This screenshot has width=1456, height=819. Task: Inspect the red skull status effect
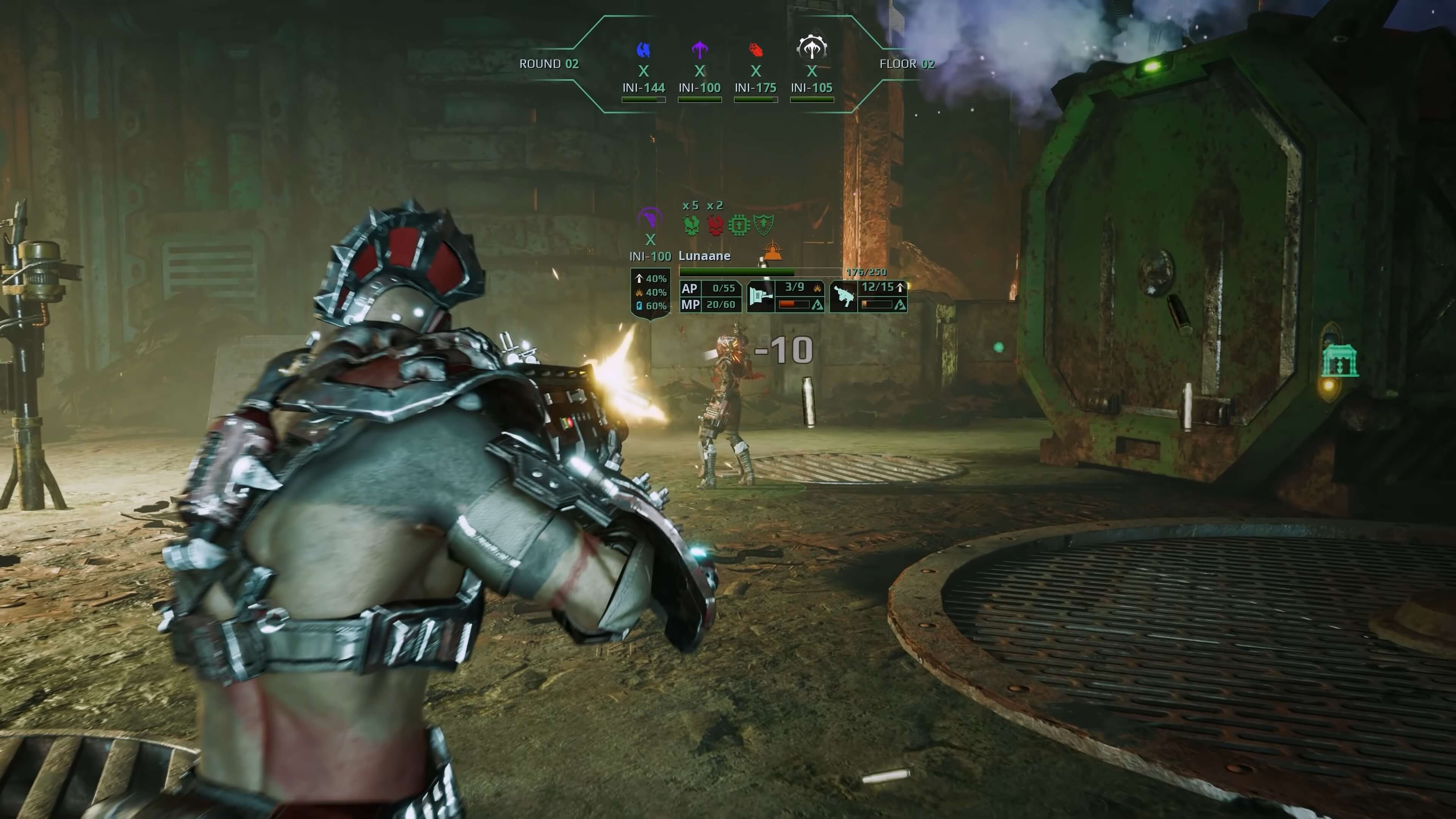click(715, 225)
